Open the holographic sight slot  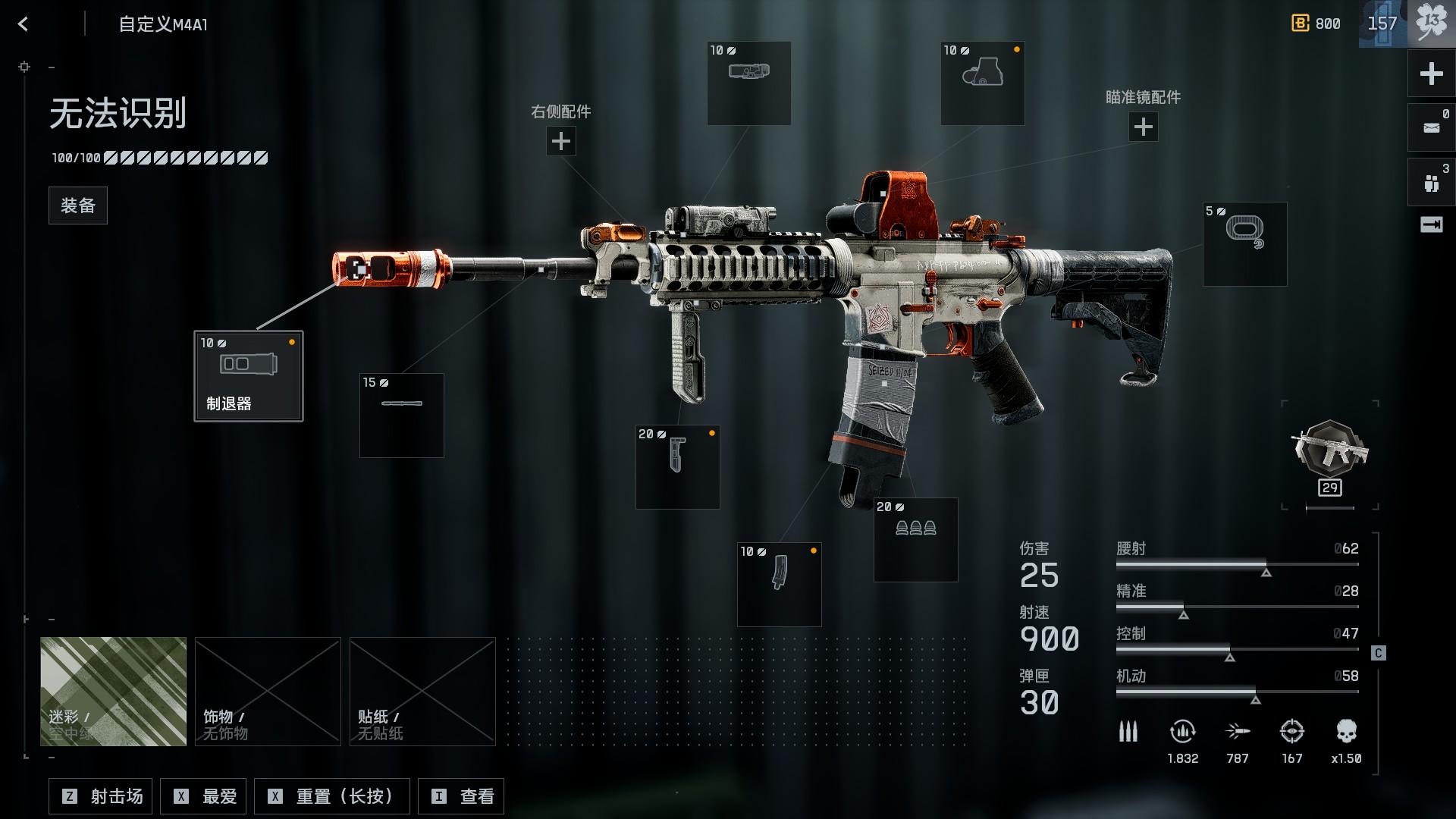982,83
